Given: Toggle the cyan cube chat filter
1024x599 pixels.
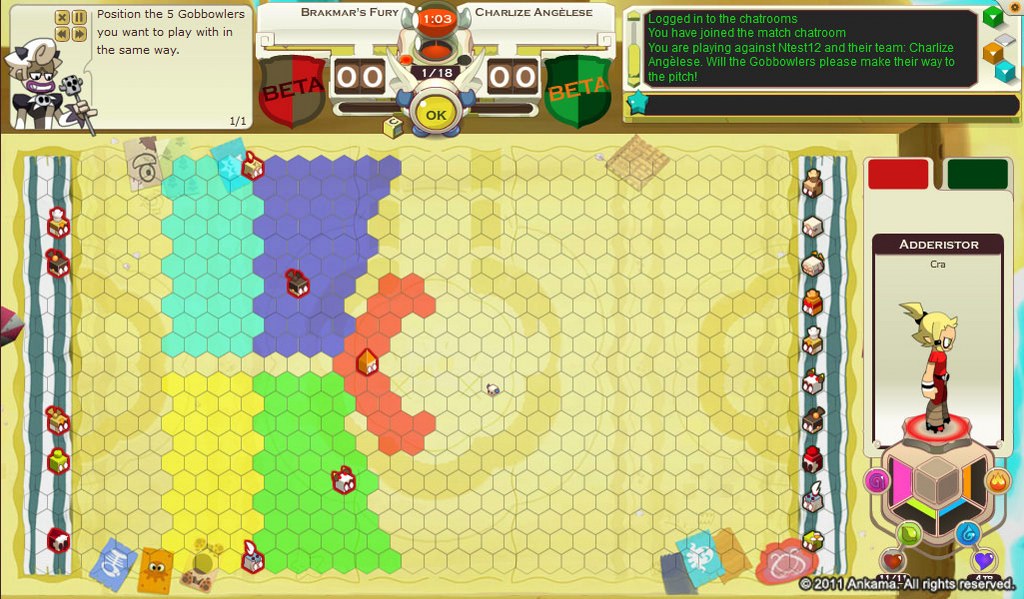Looking at the screenshot, I should [1003, 72].
